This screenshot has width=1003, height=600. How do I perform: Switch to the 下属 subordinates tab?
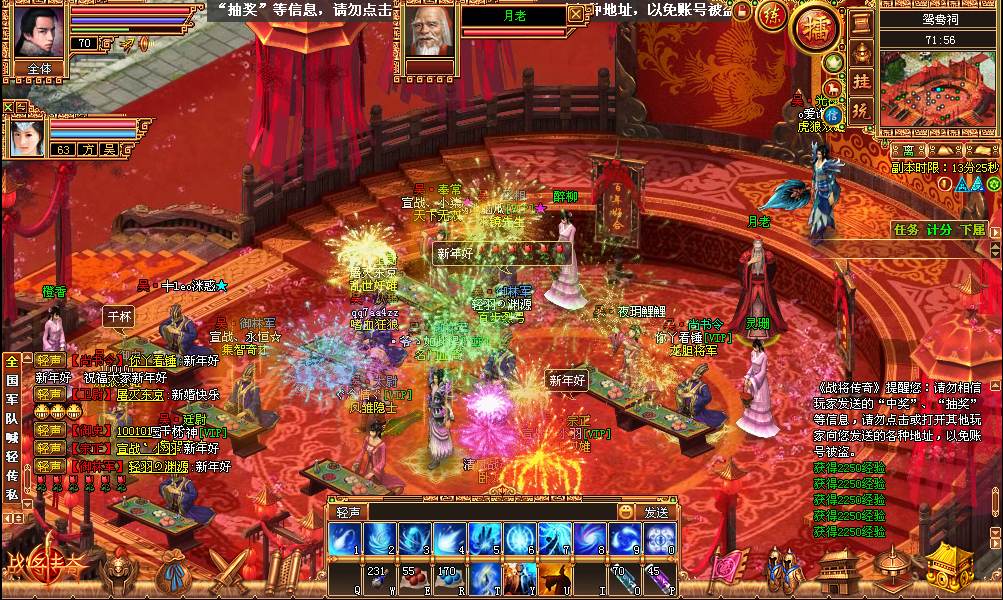coord(972,229)
